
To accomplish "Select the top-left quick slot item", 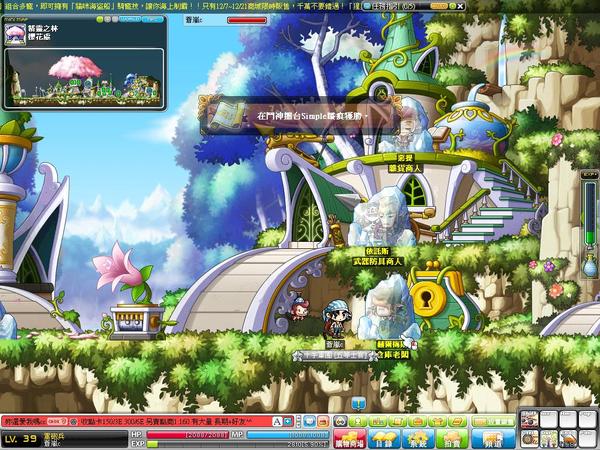I will click(526, 418).
